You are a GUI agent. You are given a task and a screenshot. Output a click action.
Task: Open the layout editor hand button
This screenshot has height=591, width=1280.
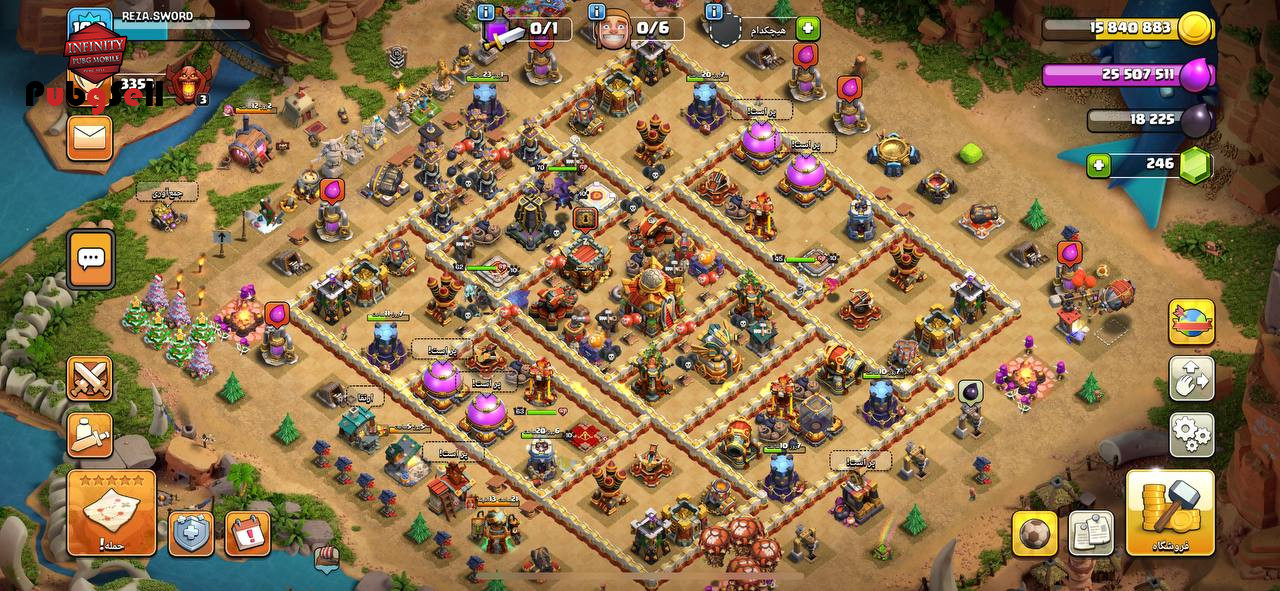(x=1192, y=379)
